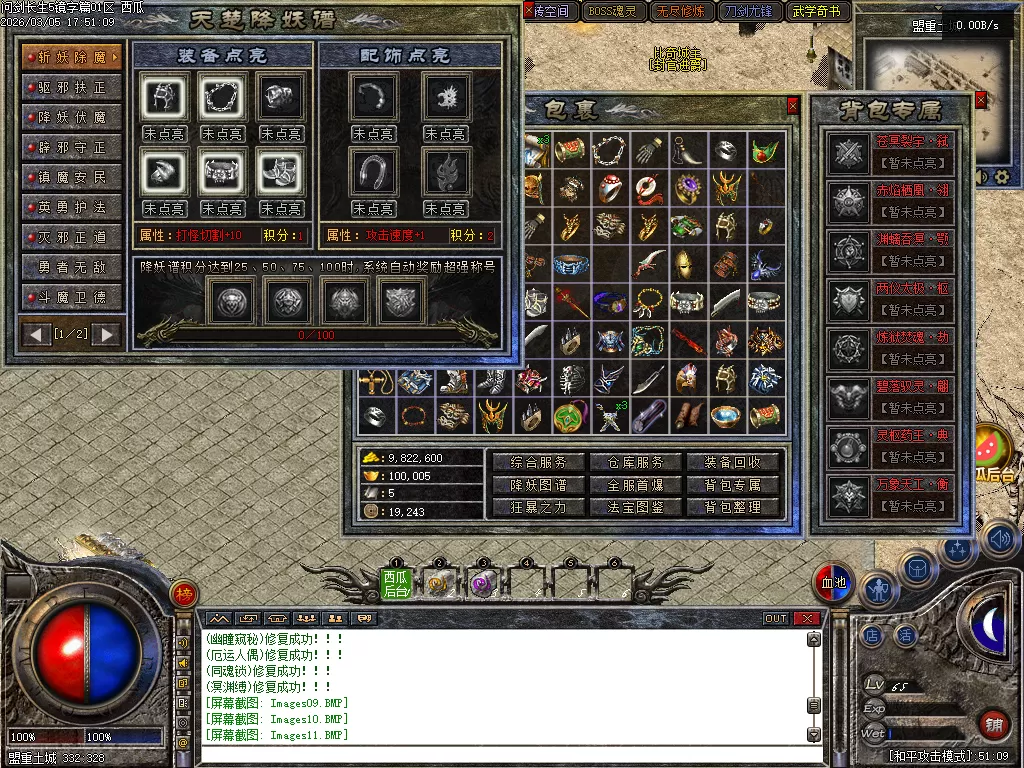The width and height of the screenshot is (1024, 768).
Task: Close the 包裹 inventory window
Action: 793,105
